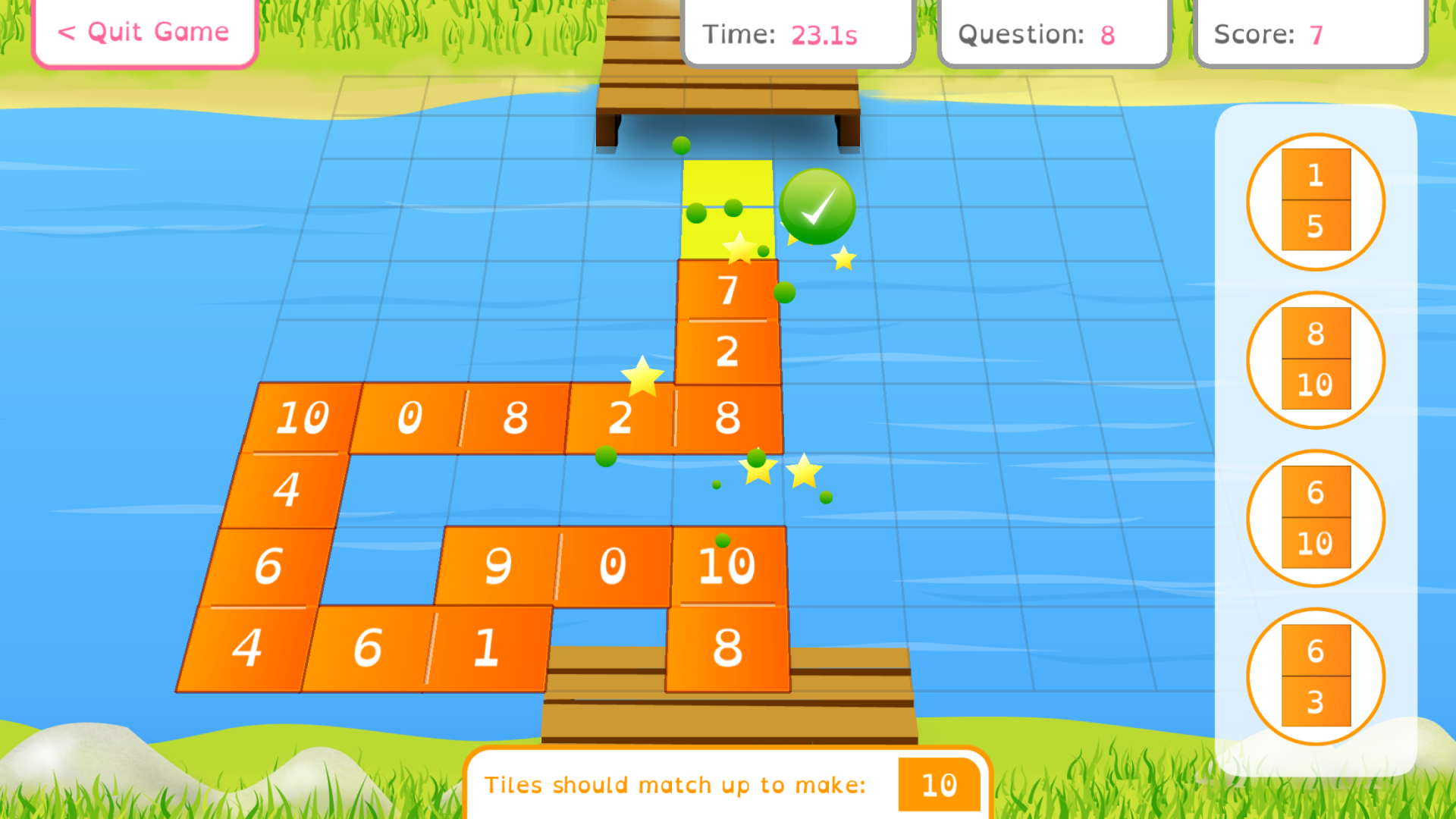The width and height of the screenshot is (1456, 819).
Task: Click the star below the 10 tile
Action: click(802, 472)
